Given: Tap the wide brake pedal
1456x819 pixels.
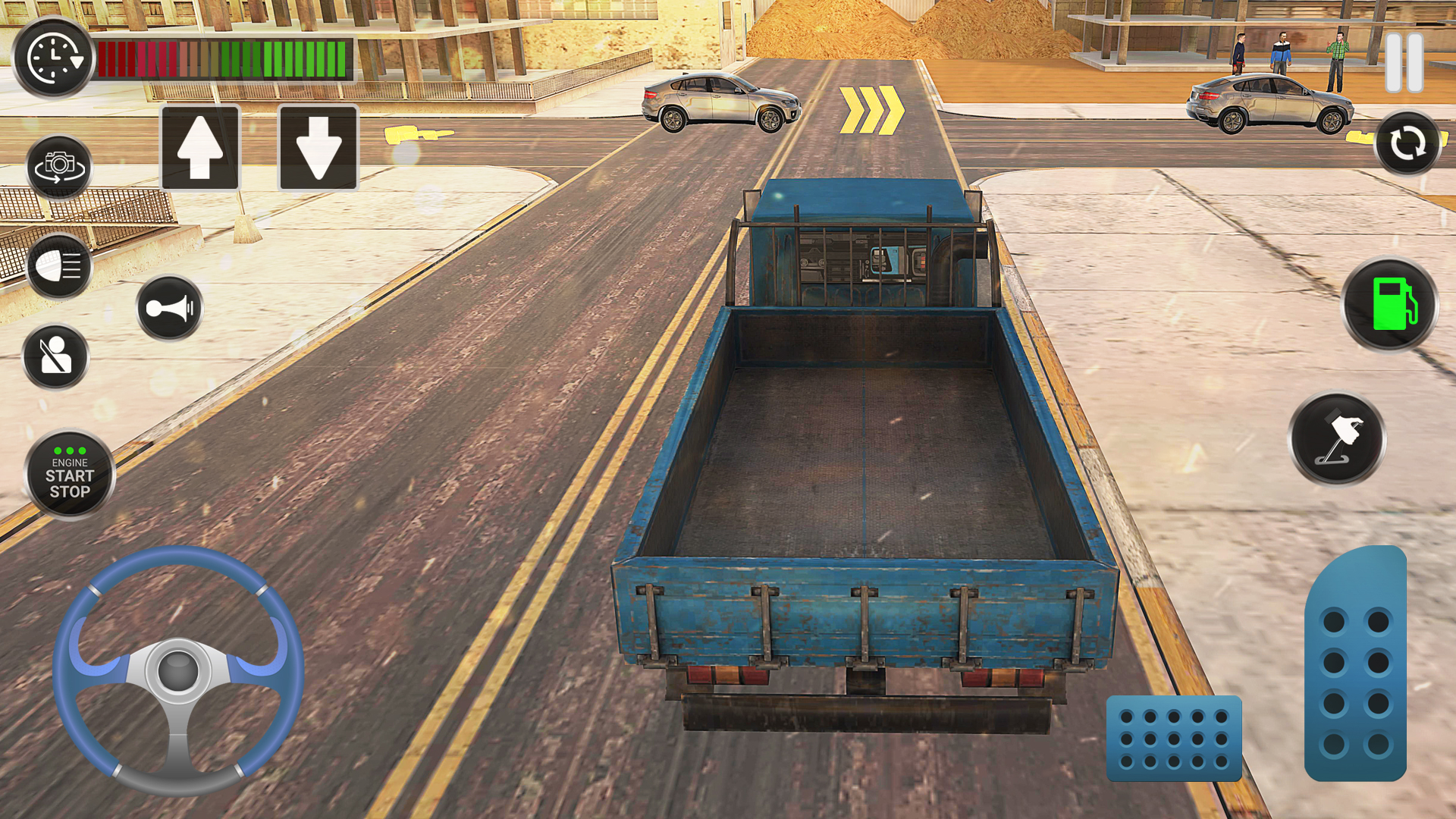Looking at the screenshot, I should (x=1174, y=739).
